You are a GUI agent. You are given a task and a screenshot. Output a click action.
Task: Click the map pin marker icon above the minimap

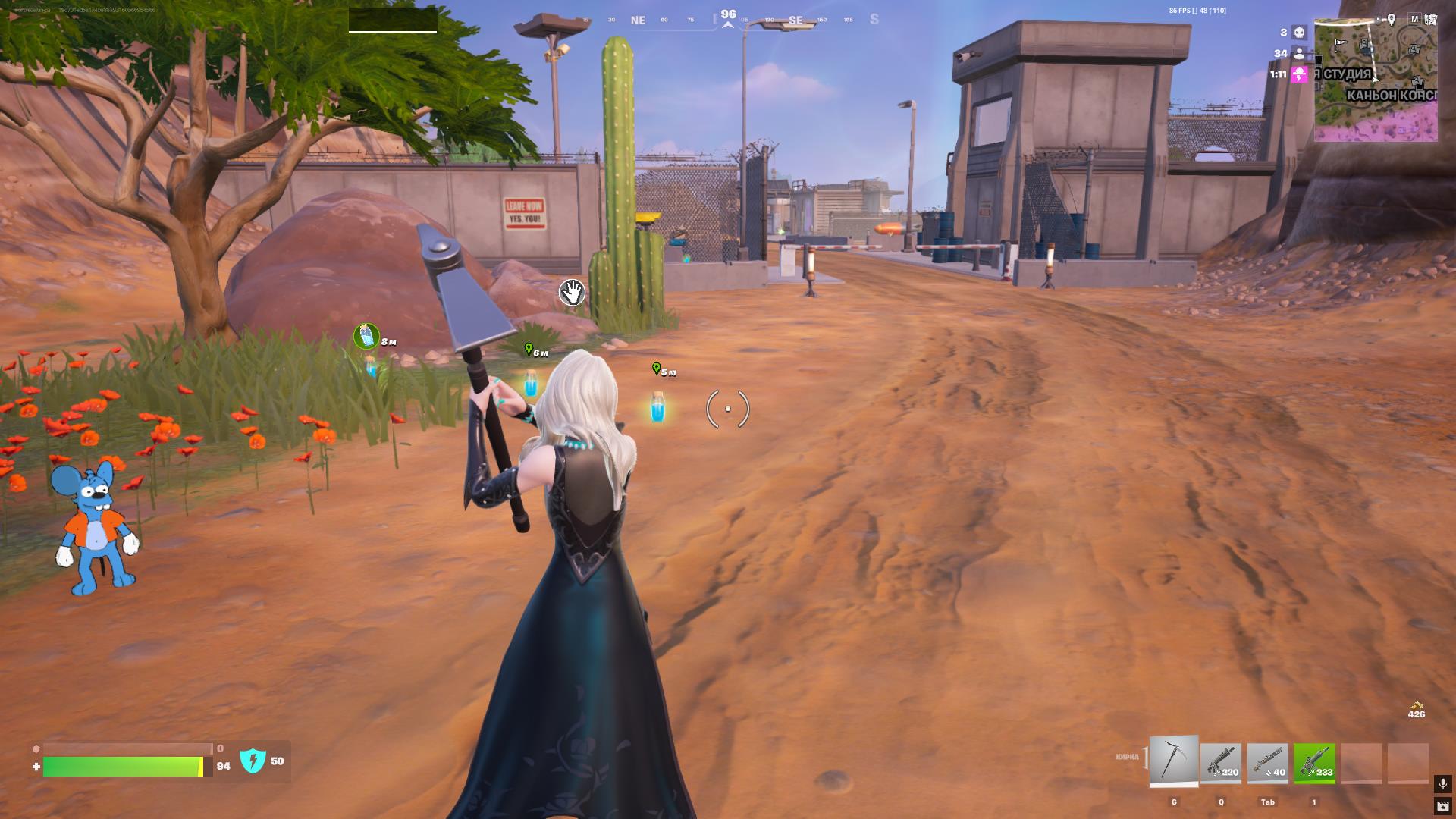click(x=1392, y=20)
